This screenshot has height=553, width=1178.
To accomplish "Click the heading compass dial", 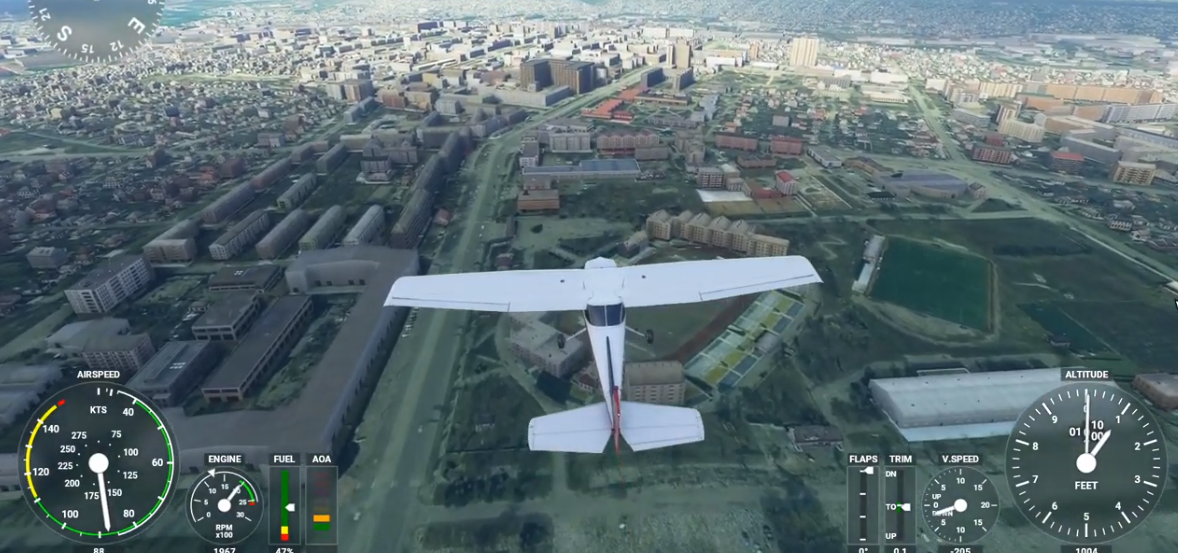I will (x=95, y=20).
